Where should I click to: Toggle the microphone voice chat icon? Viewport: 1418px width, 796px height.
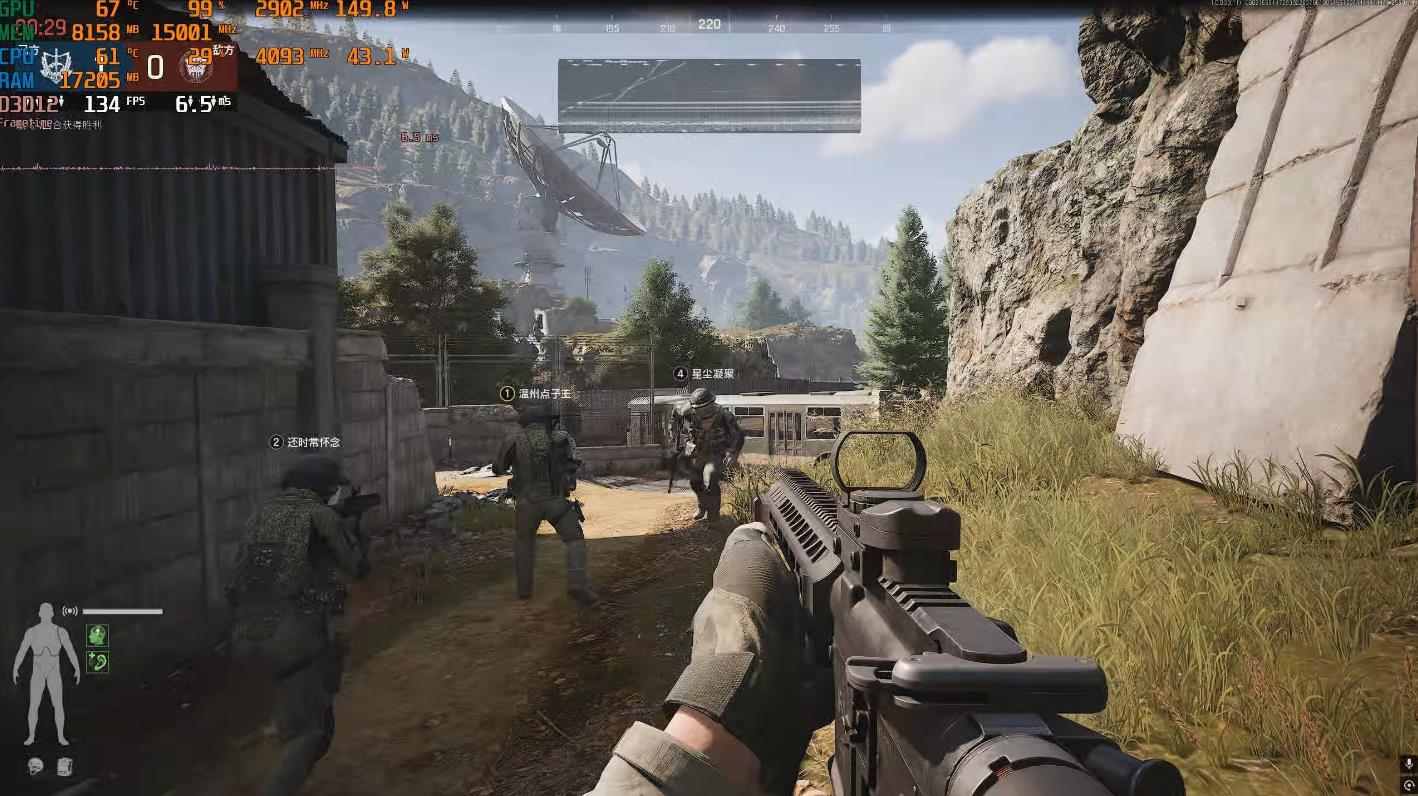pos(1408,765)
